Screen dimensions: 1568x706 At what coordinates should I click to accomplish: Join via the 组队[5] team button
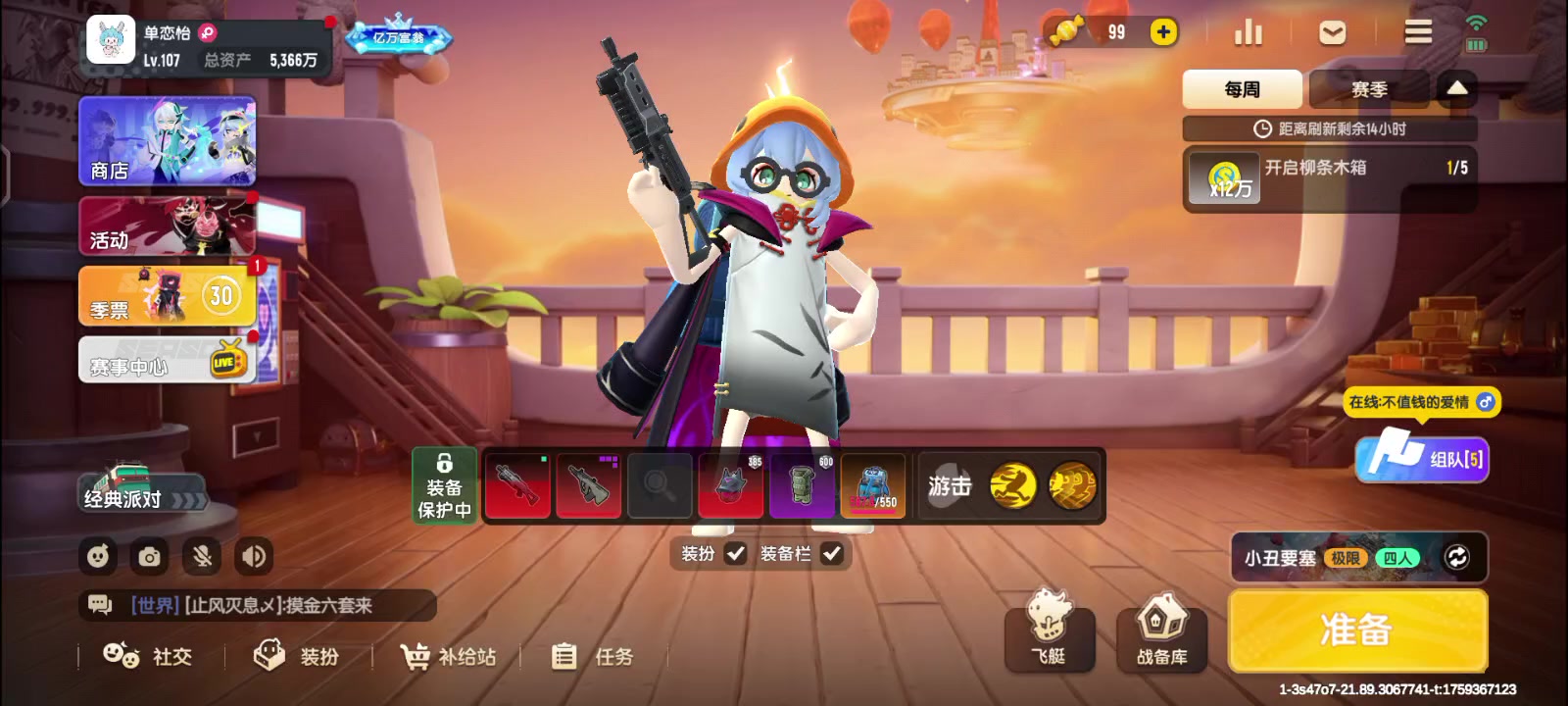pyautogui.click(x=1422, y=458)
